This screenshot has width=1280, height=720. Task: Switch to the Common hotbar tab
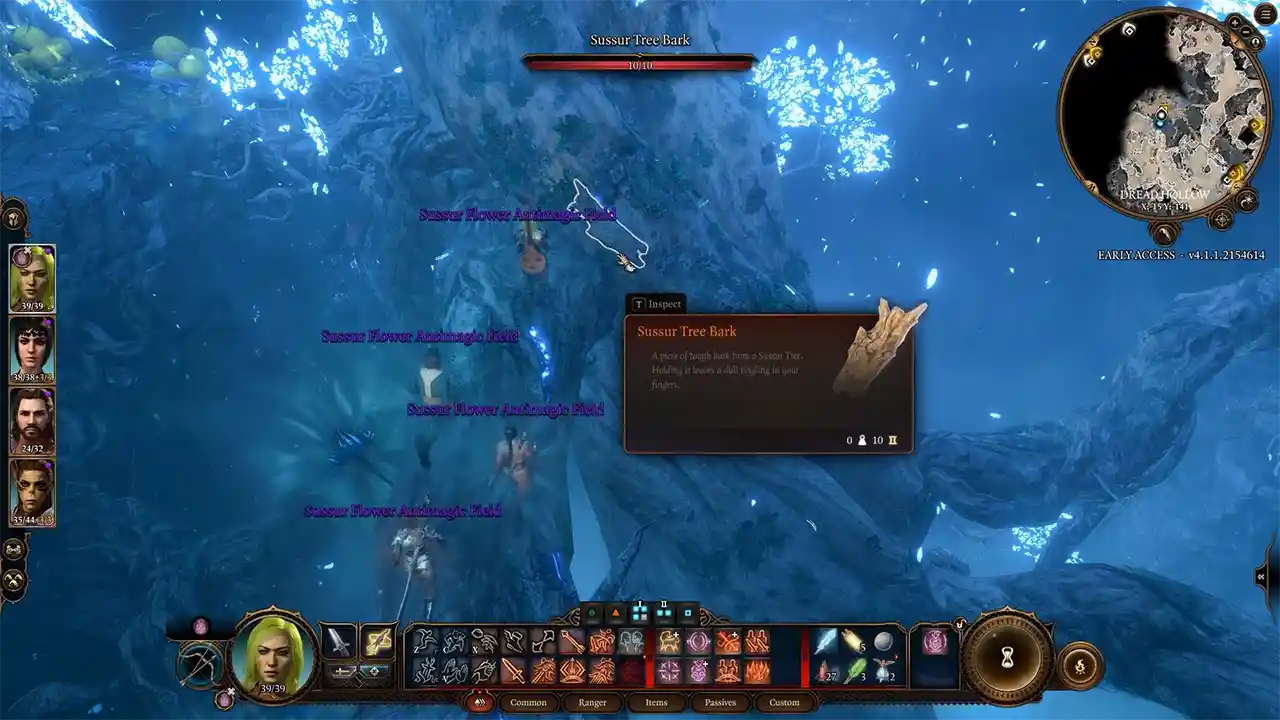tap(528, 702)
